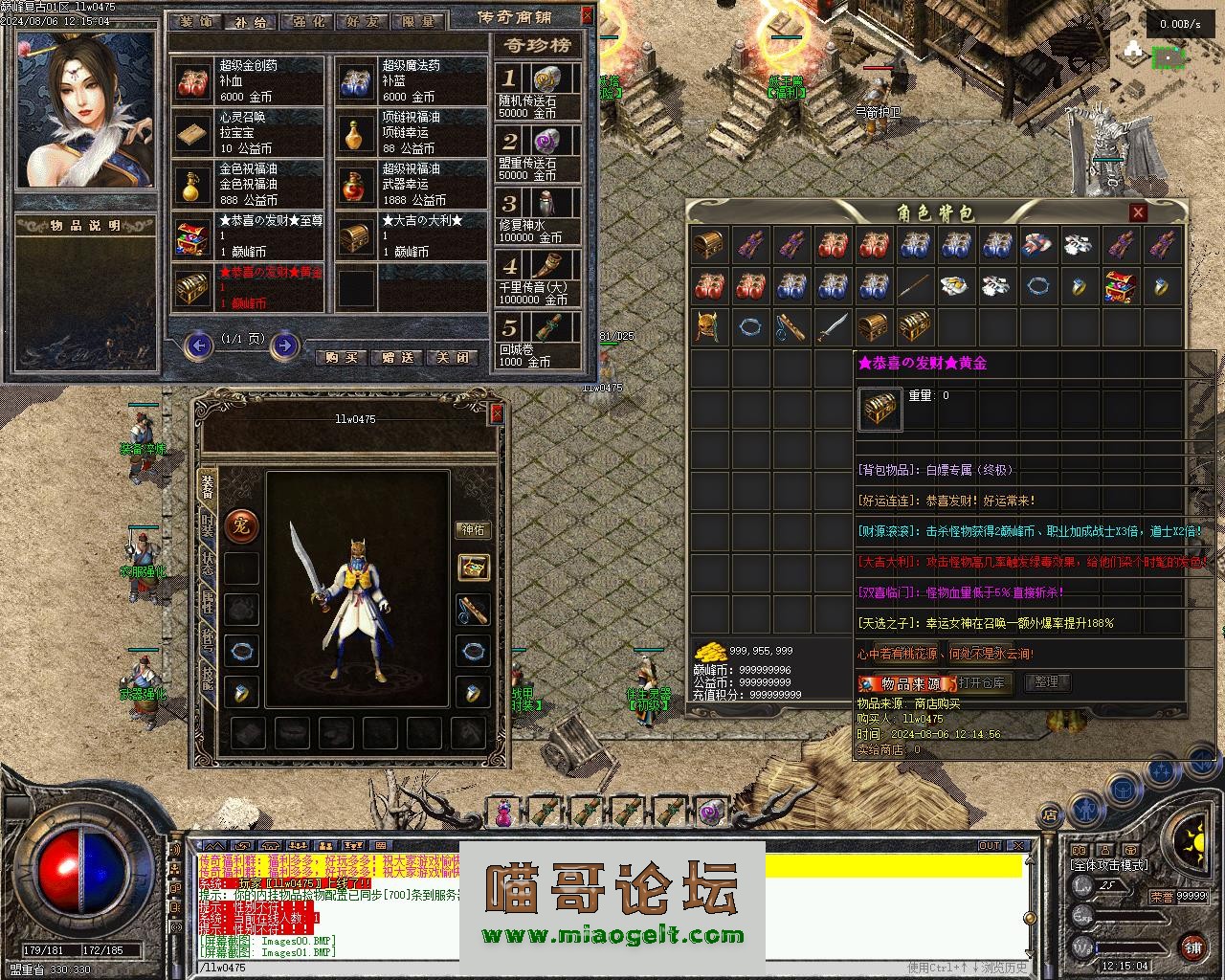Screen dimensions: 1225x980
Task: Switch to the 时装 character tab
Action: pos(208,524)
